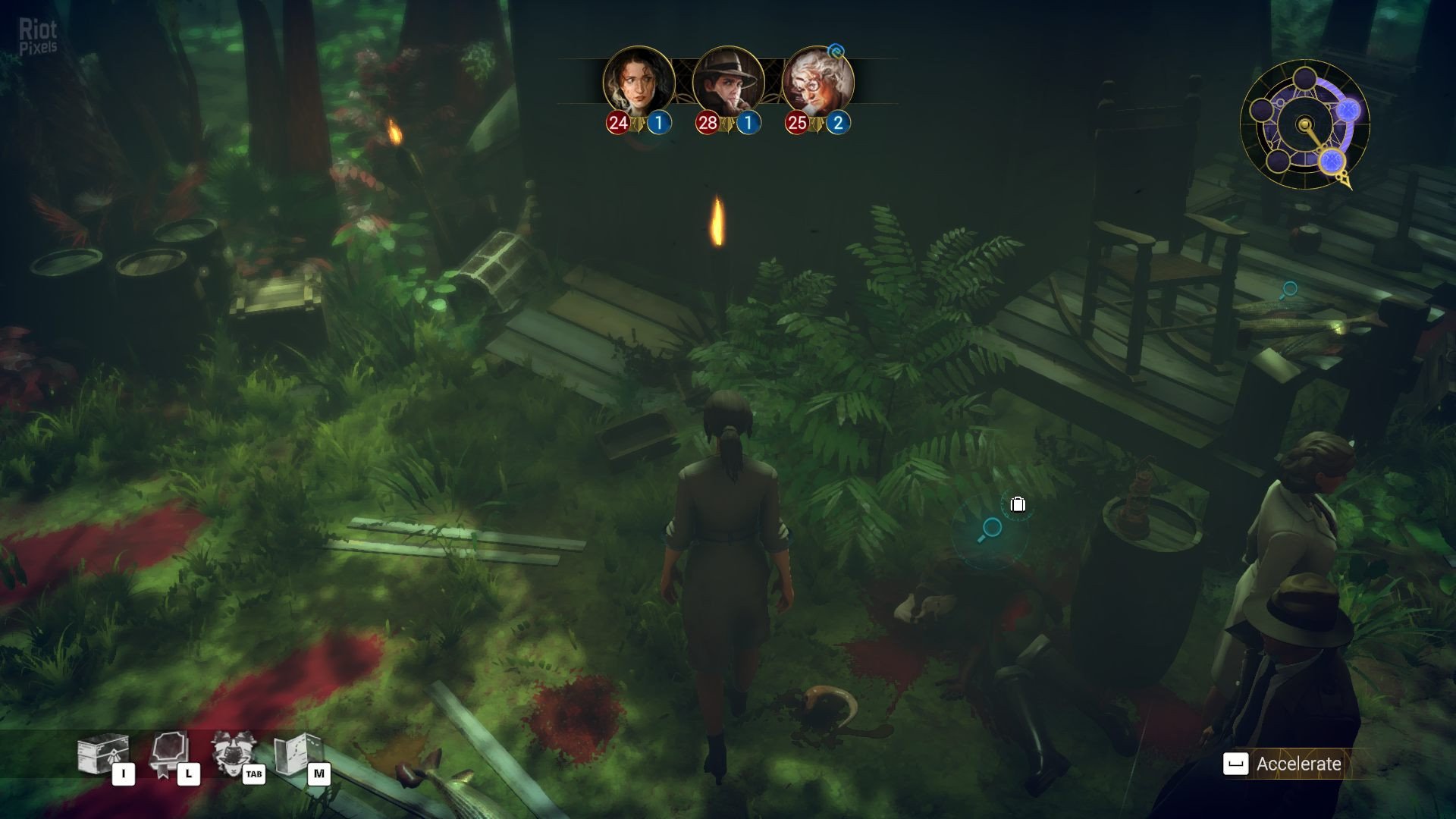Open the inventory chest icon

tap(99, 755)
